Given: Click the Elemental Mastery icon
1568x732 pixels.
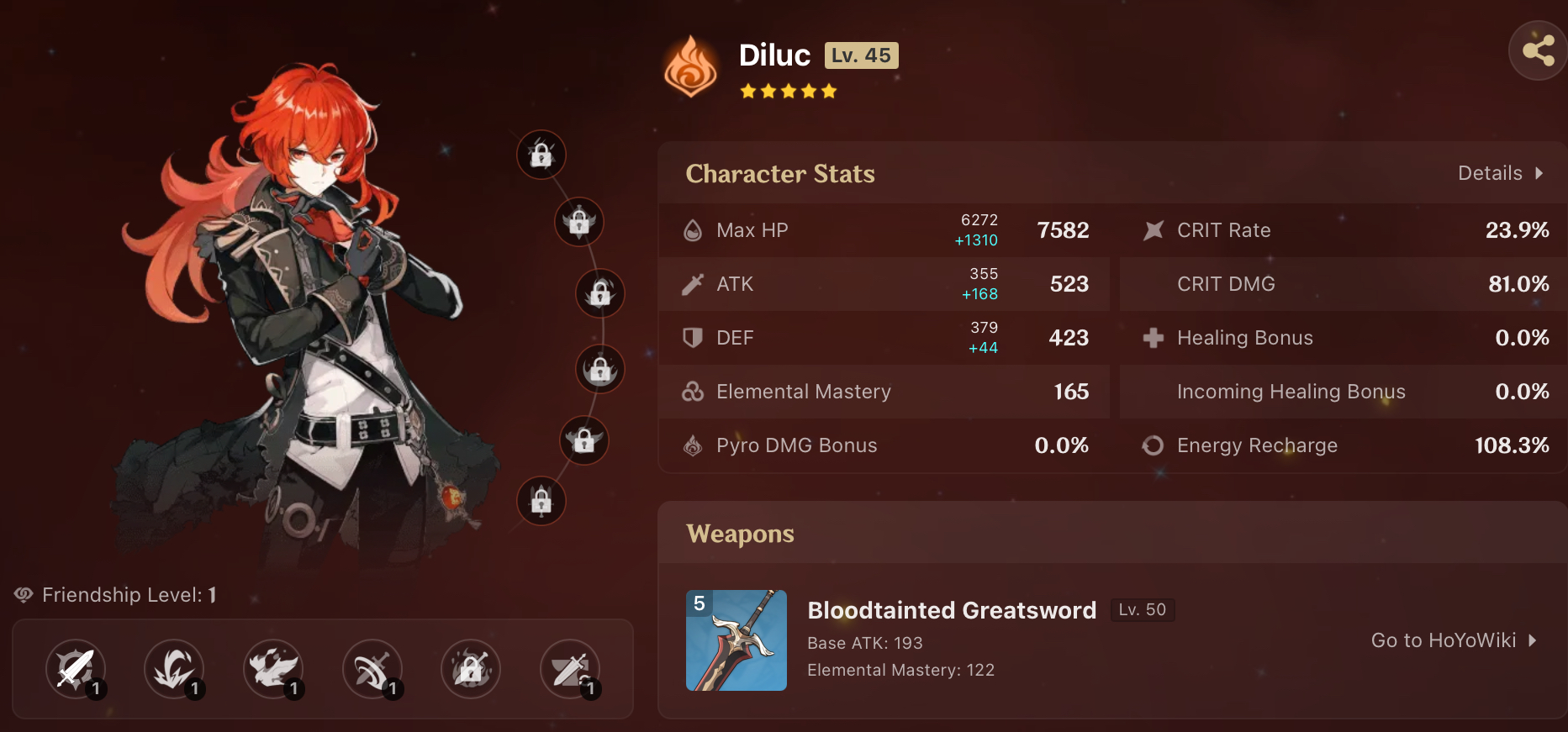Looking at the screenshot, I should [x=692, y=392].
